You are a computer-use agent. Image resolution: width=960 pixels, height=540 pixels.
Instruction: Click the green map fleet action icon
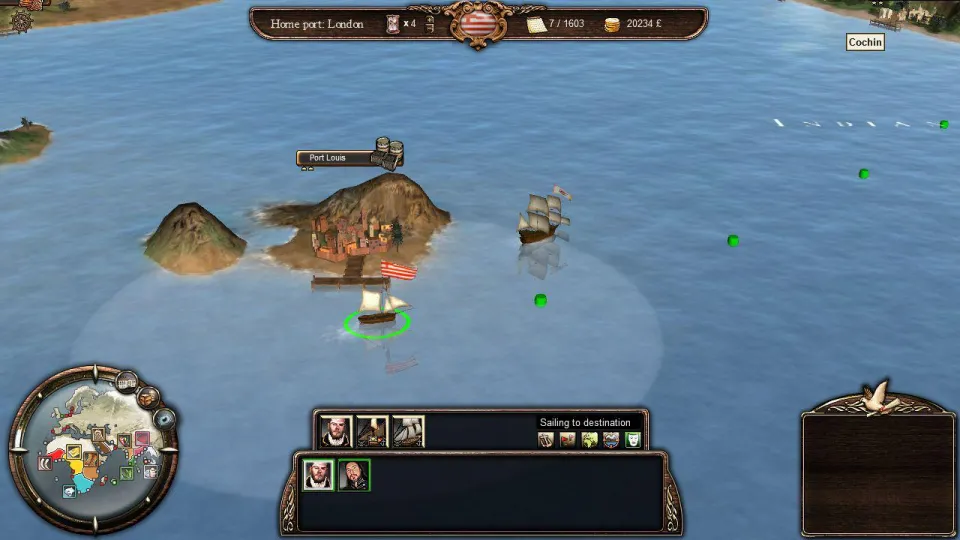pyautogui.click(x=589, y=440)
